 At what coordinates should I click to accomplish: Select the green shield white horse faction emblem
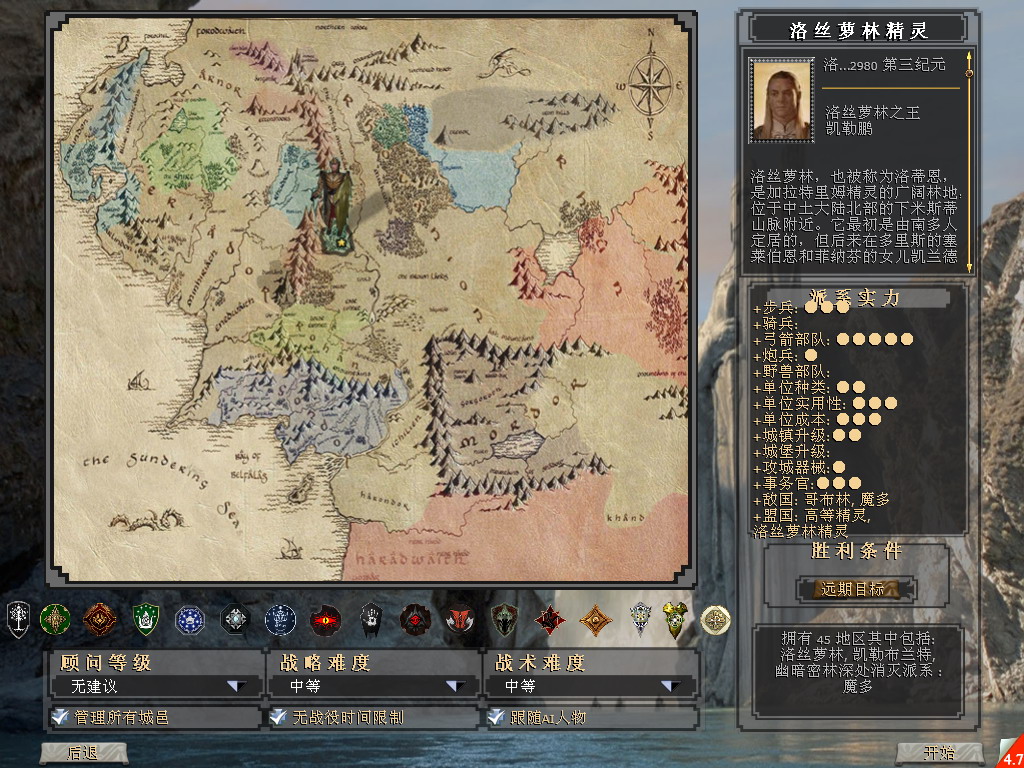click(x=146, y=620)
